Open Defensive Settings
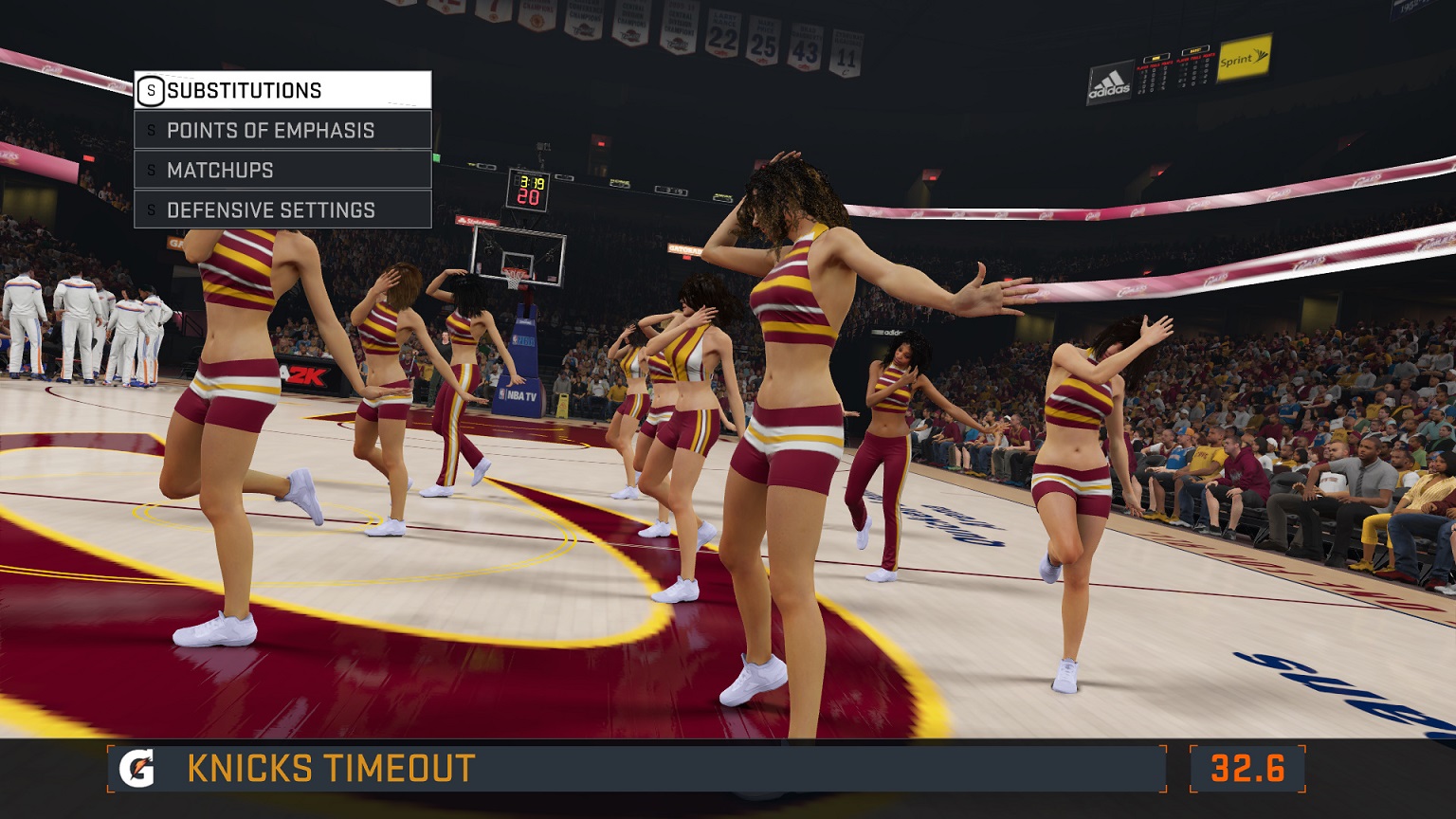 point(282,209)
